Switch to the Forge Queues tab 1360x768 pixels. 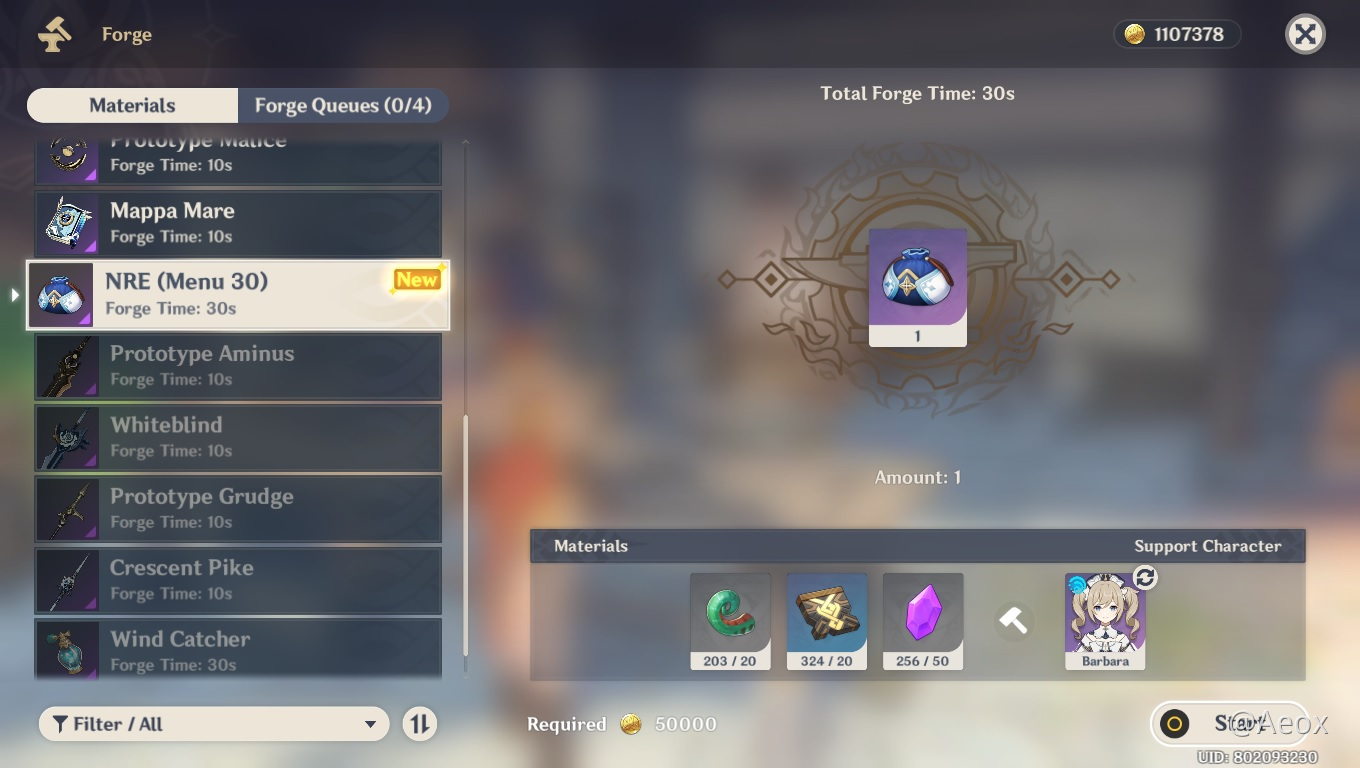click(x=343, y=105)
